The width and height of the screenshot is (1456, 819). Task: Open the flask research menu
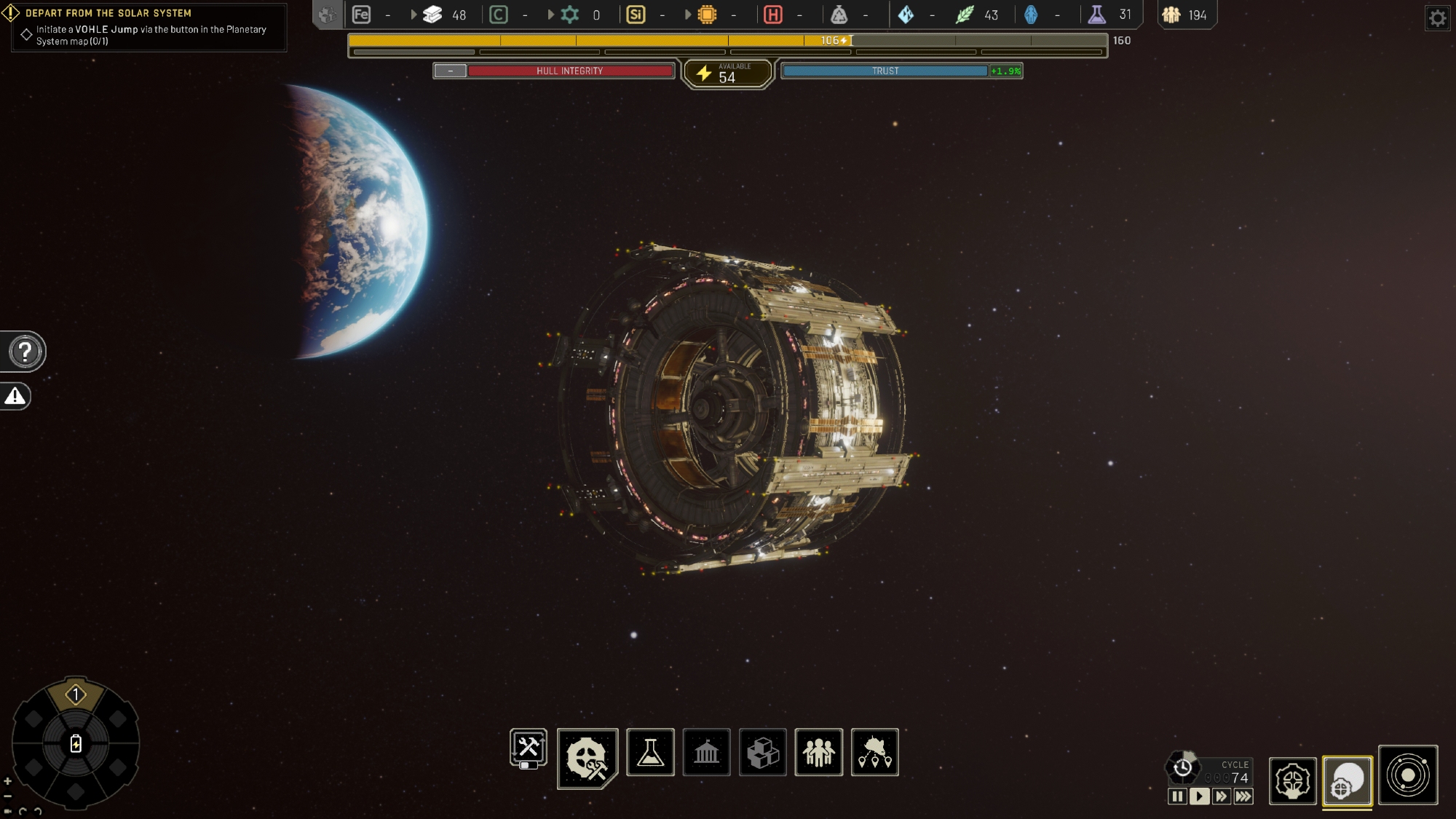coord(650,752)
